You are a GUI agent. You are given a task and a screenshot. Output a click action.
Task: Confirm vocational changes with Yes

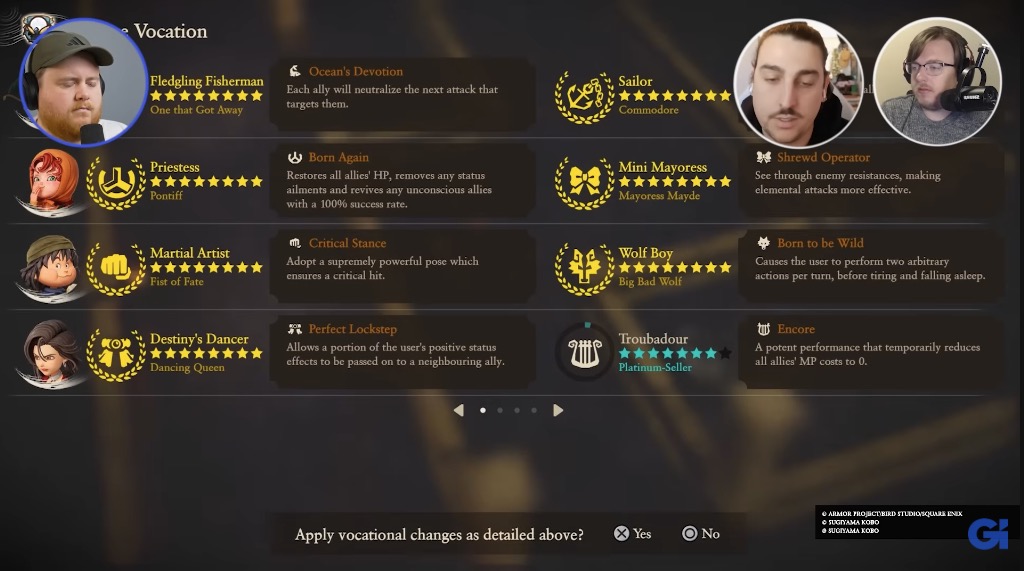(x=632, y=534)
